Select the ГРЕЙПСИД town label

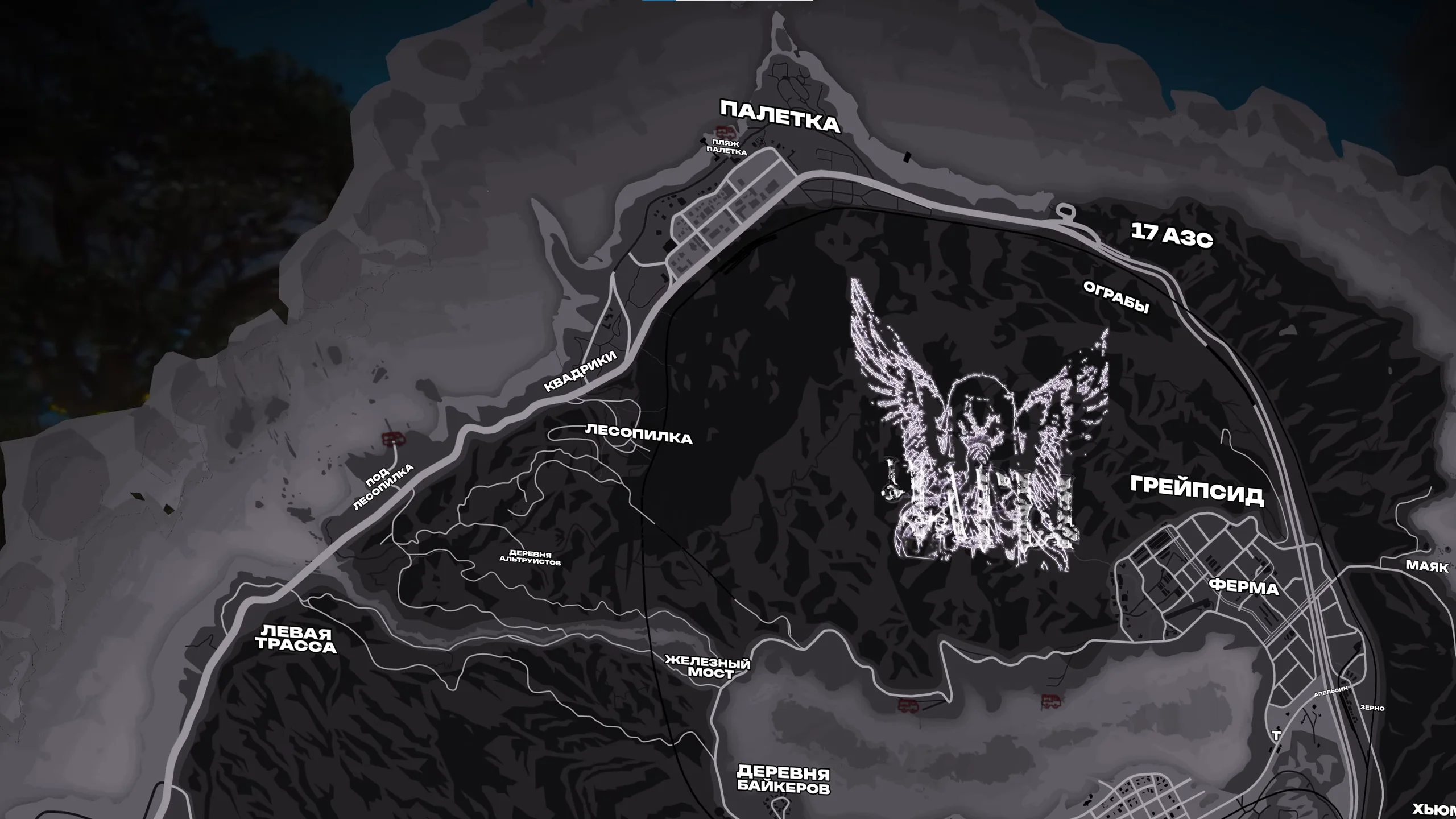(x=1197, y=490)
